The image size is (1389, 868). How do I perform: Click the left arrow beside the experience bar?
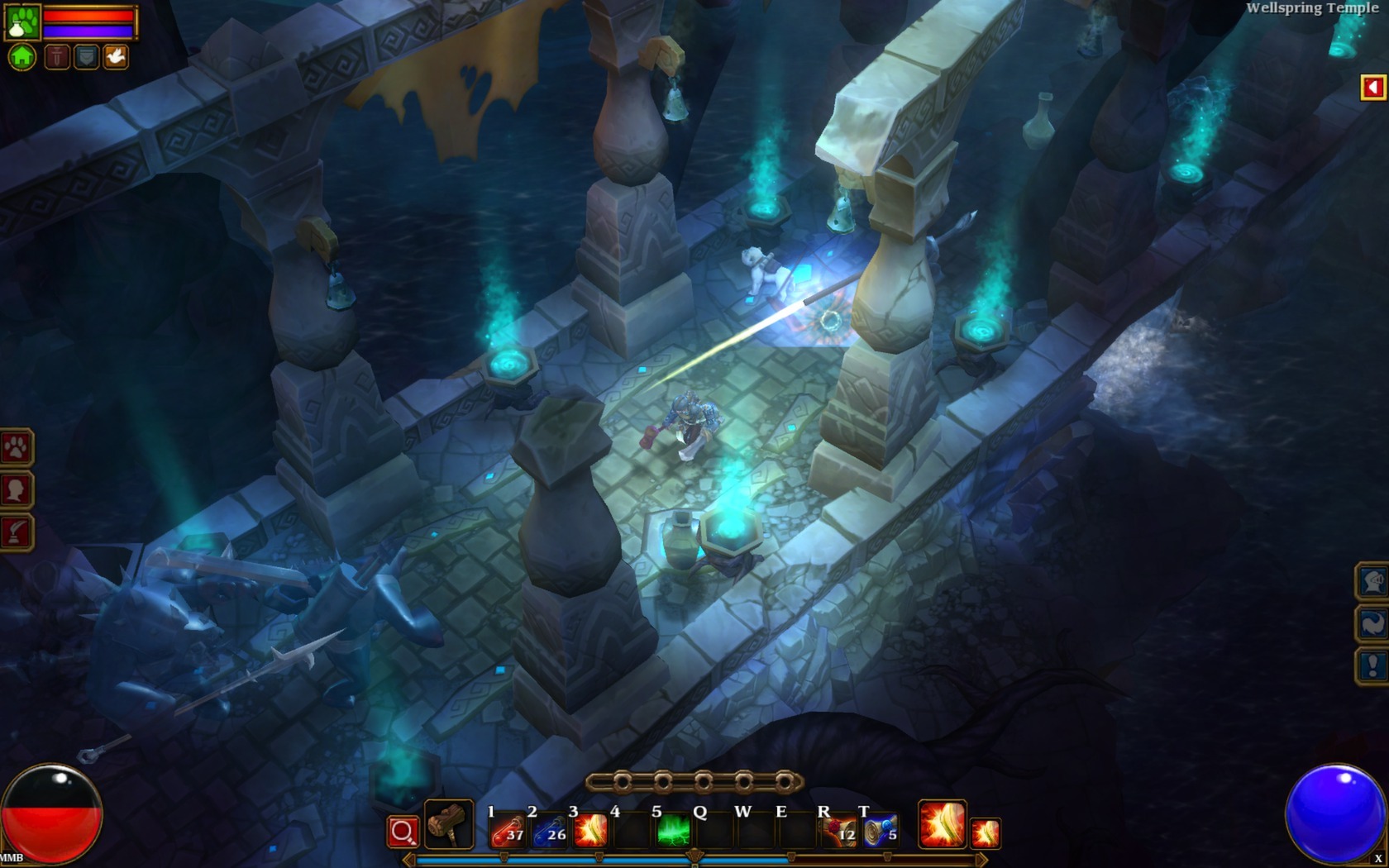click(409, 860)
